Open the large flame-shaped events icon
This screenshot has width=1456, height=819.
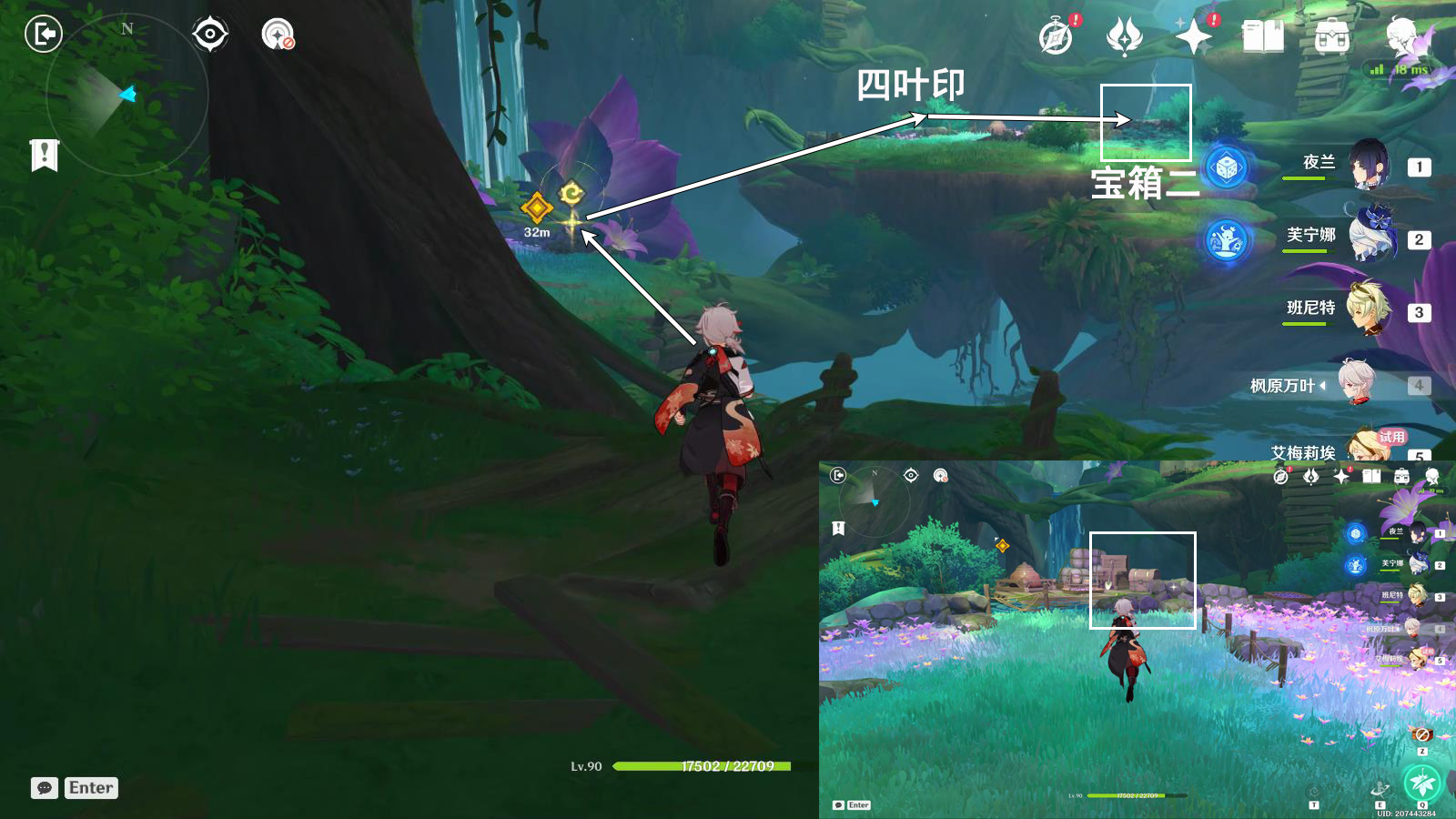click(1124, 37)
